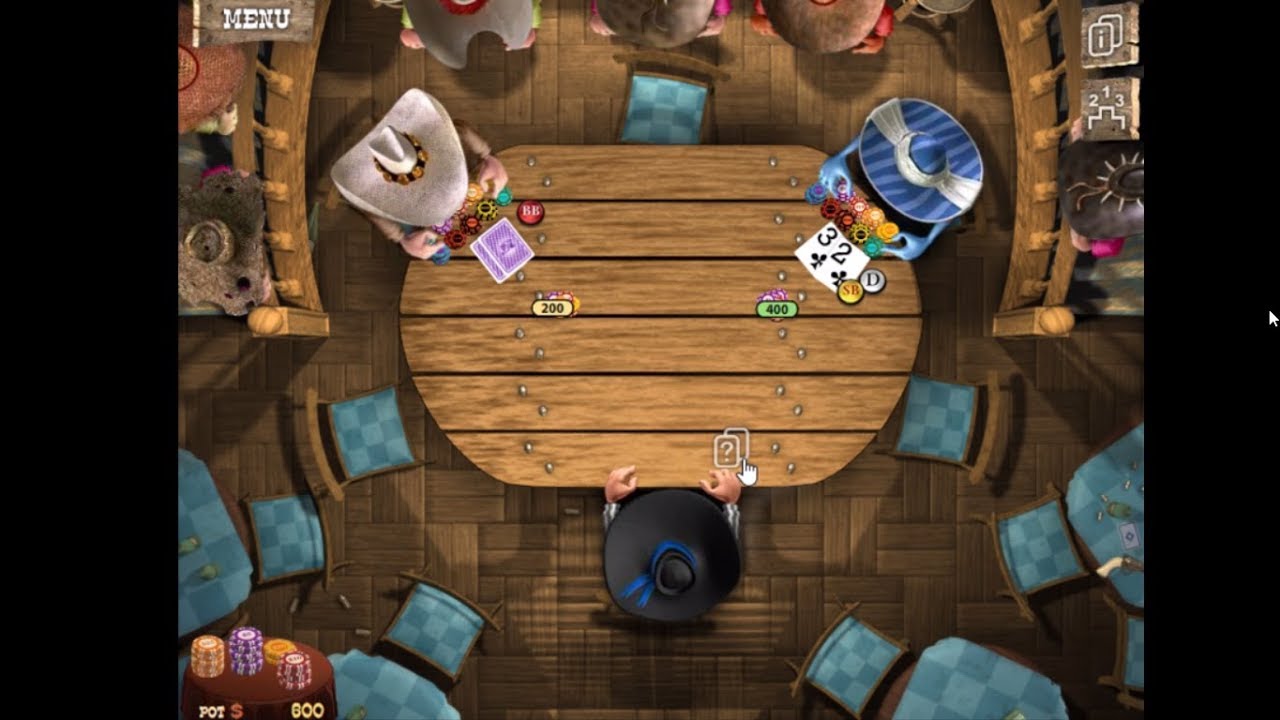Image resolution: width=1280 pixels, height=720 pixels.
Task: Click the question mark cards icon
Action: (x=730, y=449)
